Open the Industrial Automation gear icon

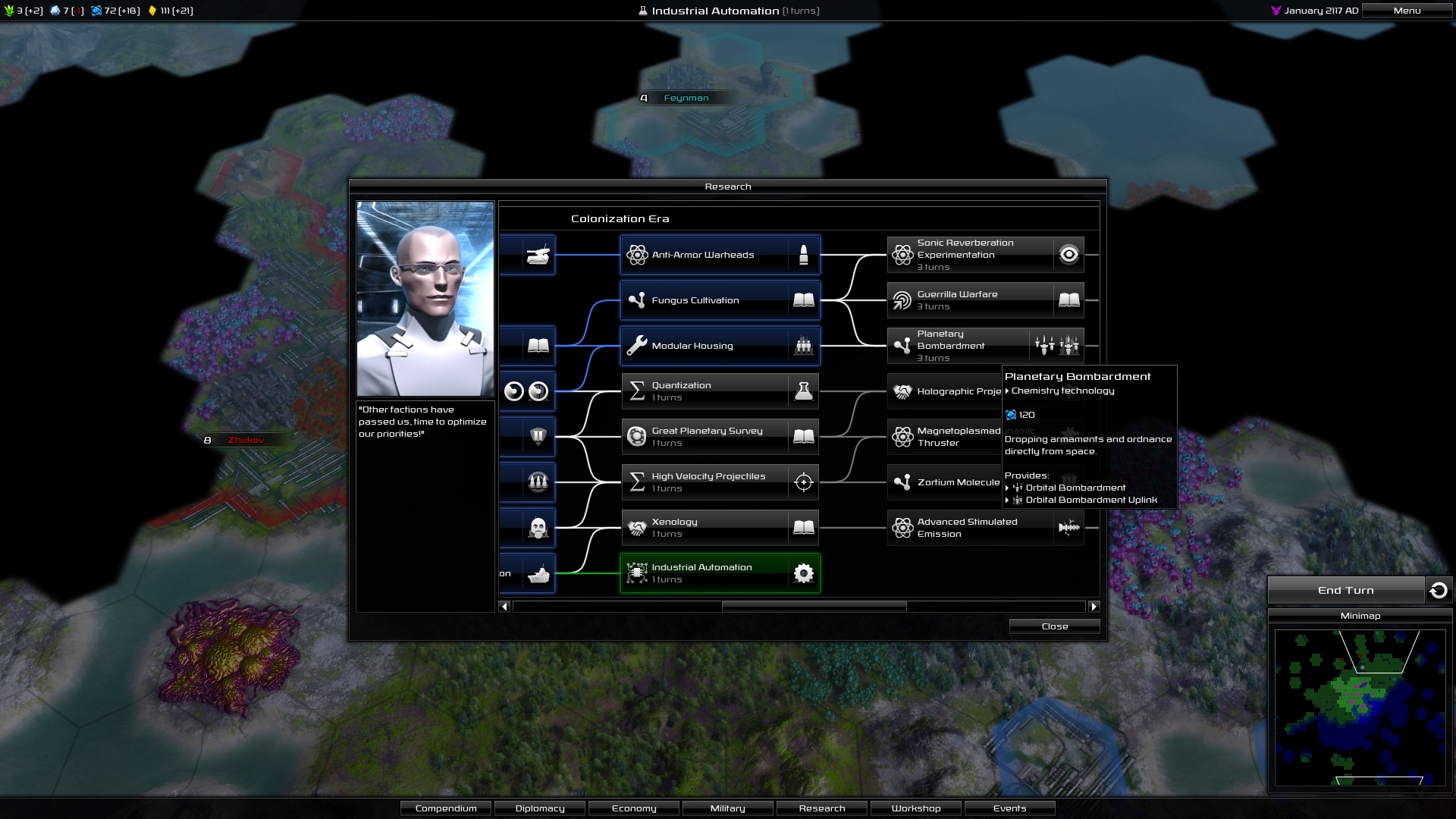pyautogui.click(x=803, y=573)
